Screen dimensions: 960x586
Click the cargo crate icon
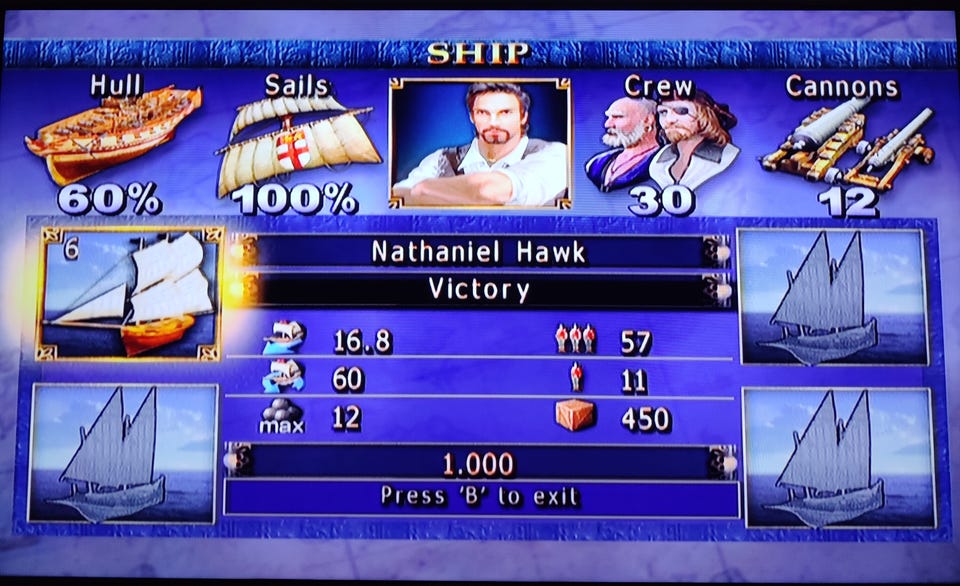tap(575, 414)
